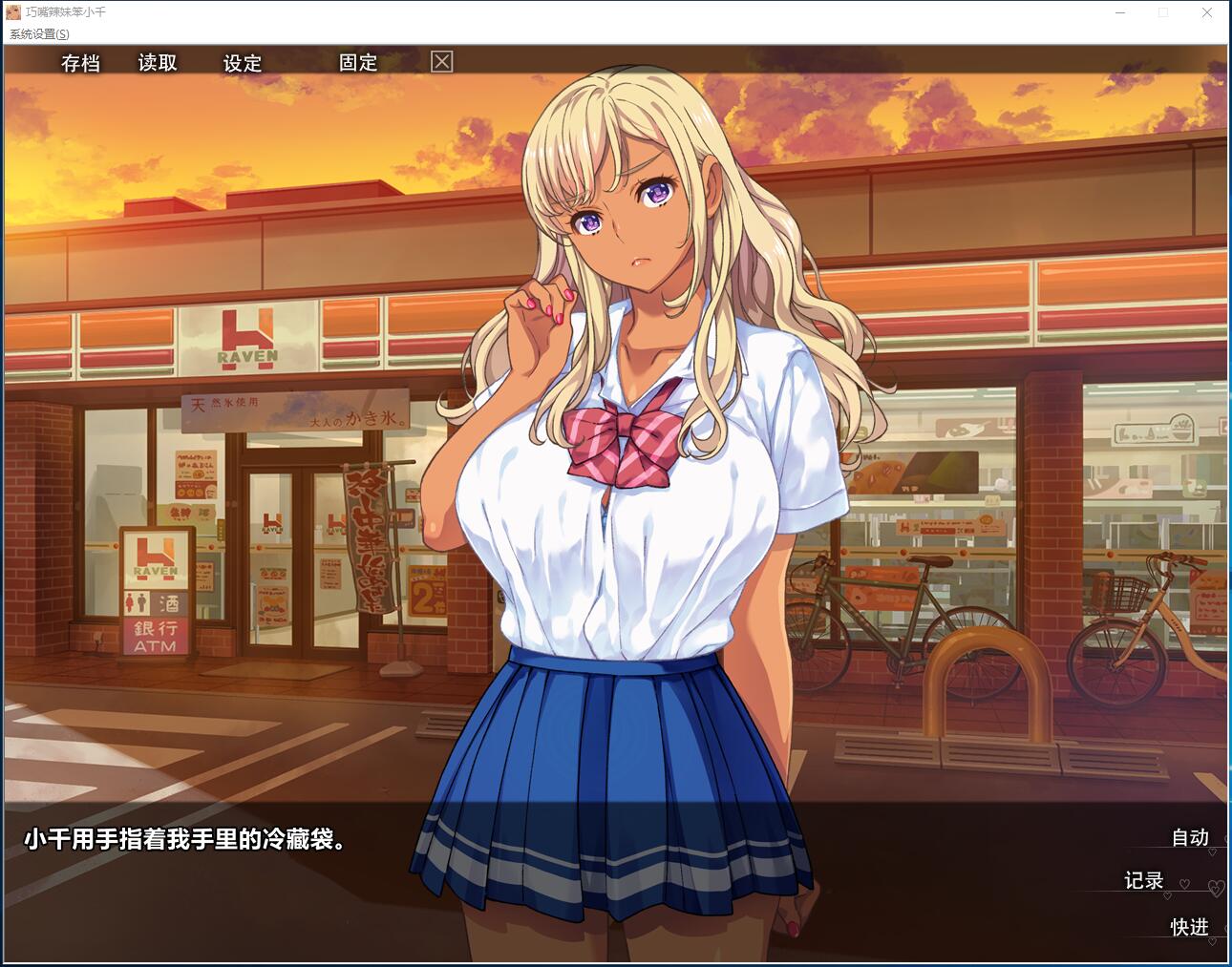The image size is (1232, 967).
Task: Click the heart icon below 快进
Action: [1212, 941]
